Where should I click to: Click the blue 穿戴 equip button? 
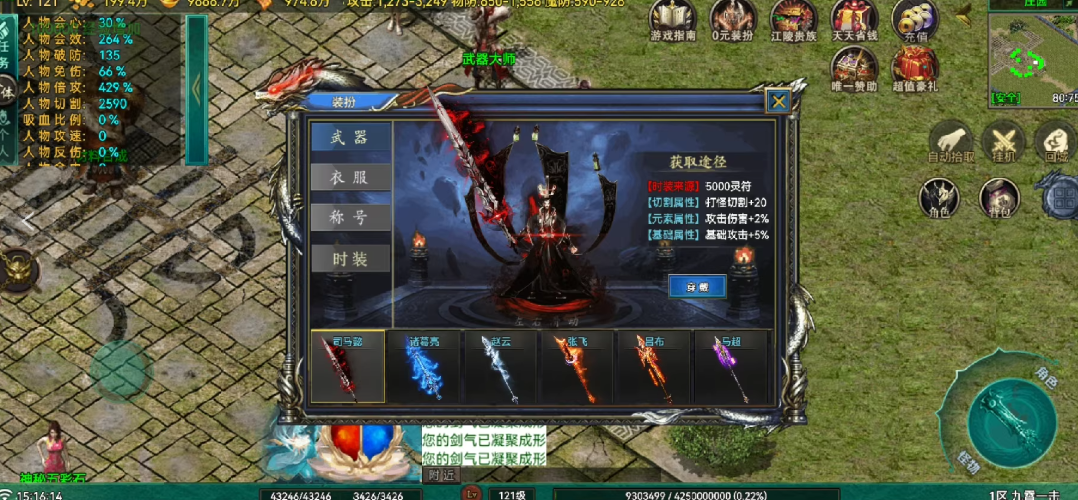point(696,286)
